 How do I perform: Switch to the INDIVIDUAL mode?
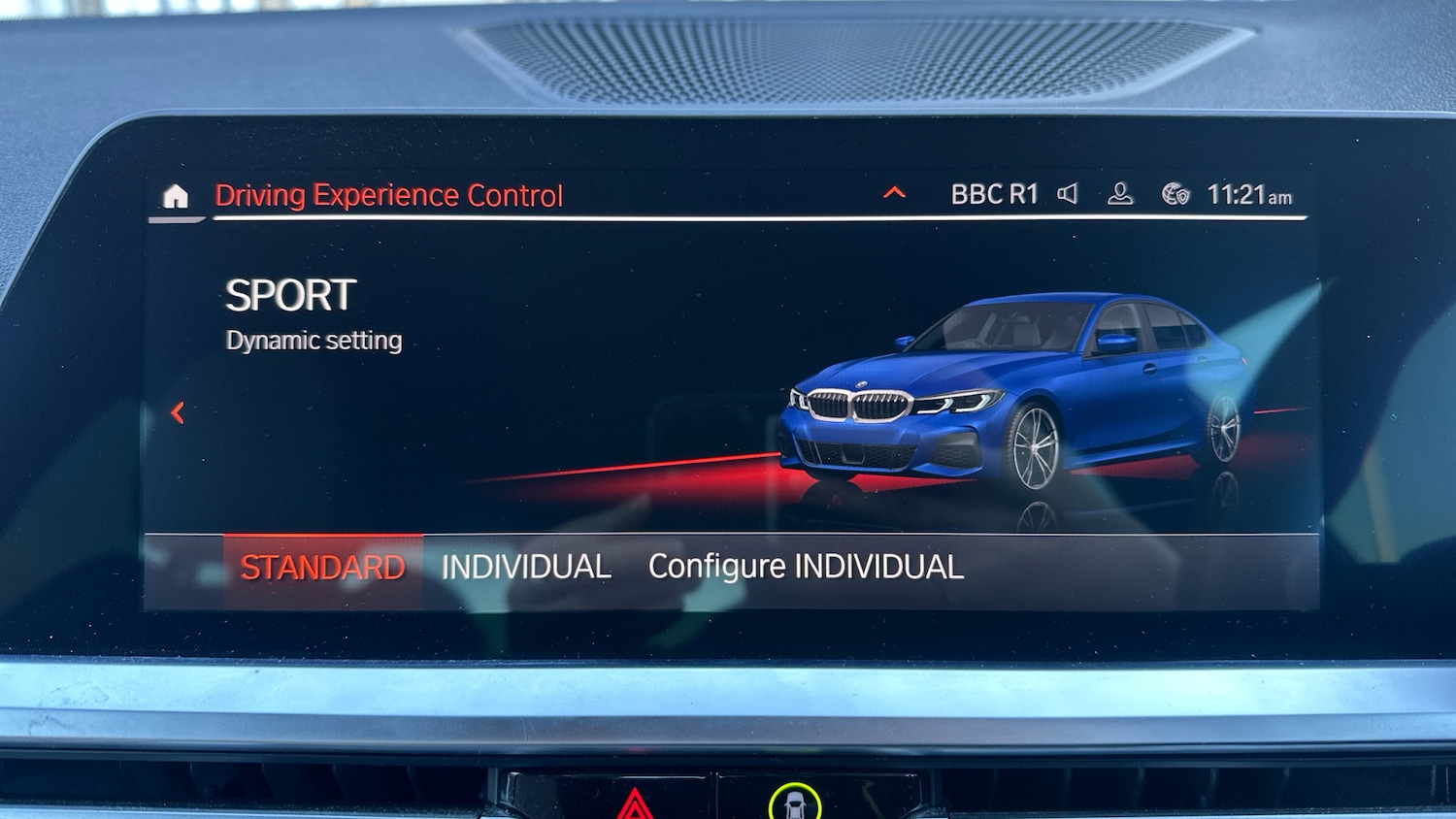point(525,566)
